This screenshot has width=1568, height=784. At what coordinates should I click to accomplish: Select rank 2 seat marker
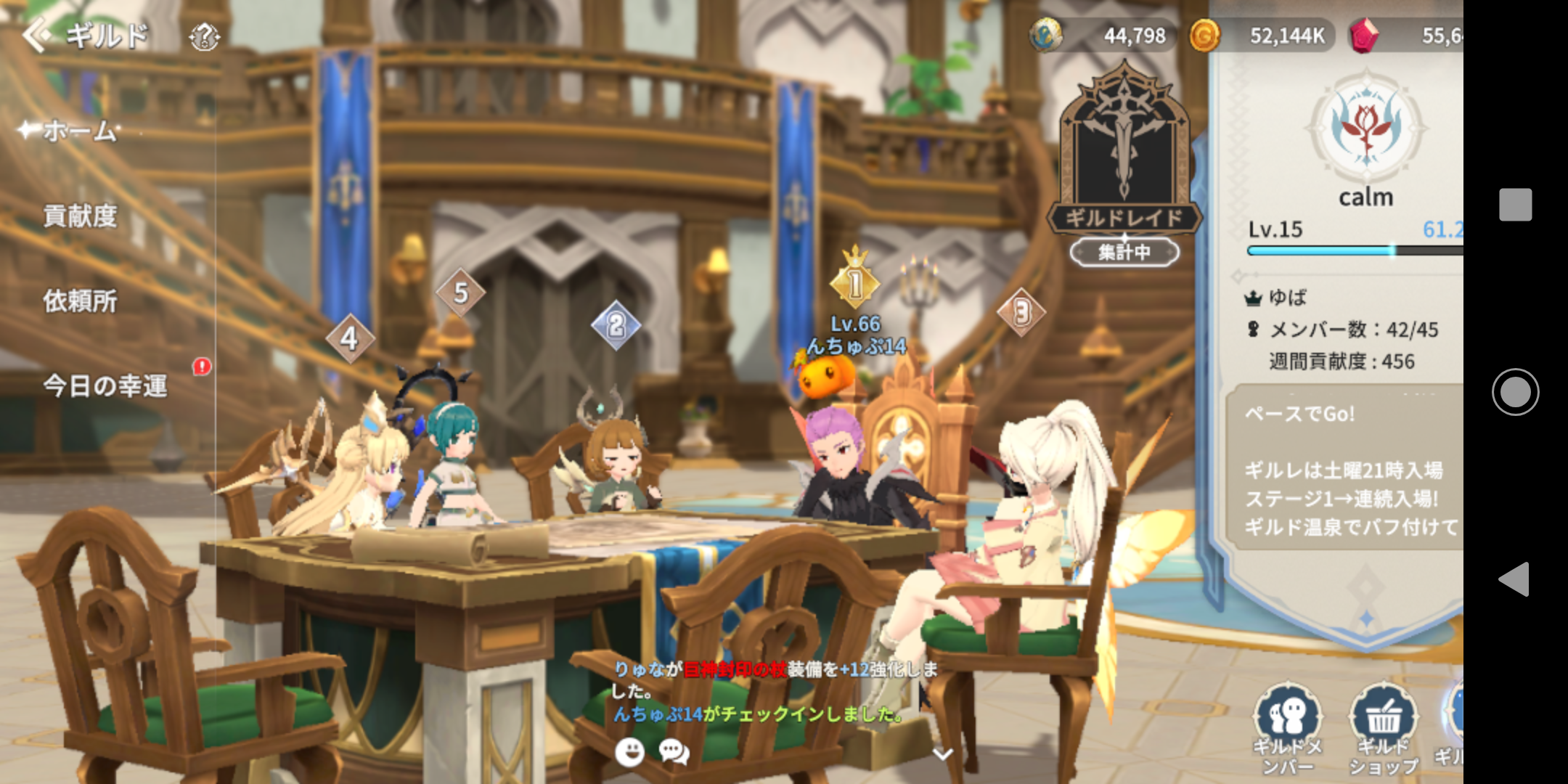coord(616,324)
